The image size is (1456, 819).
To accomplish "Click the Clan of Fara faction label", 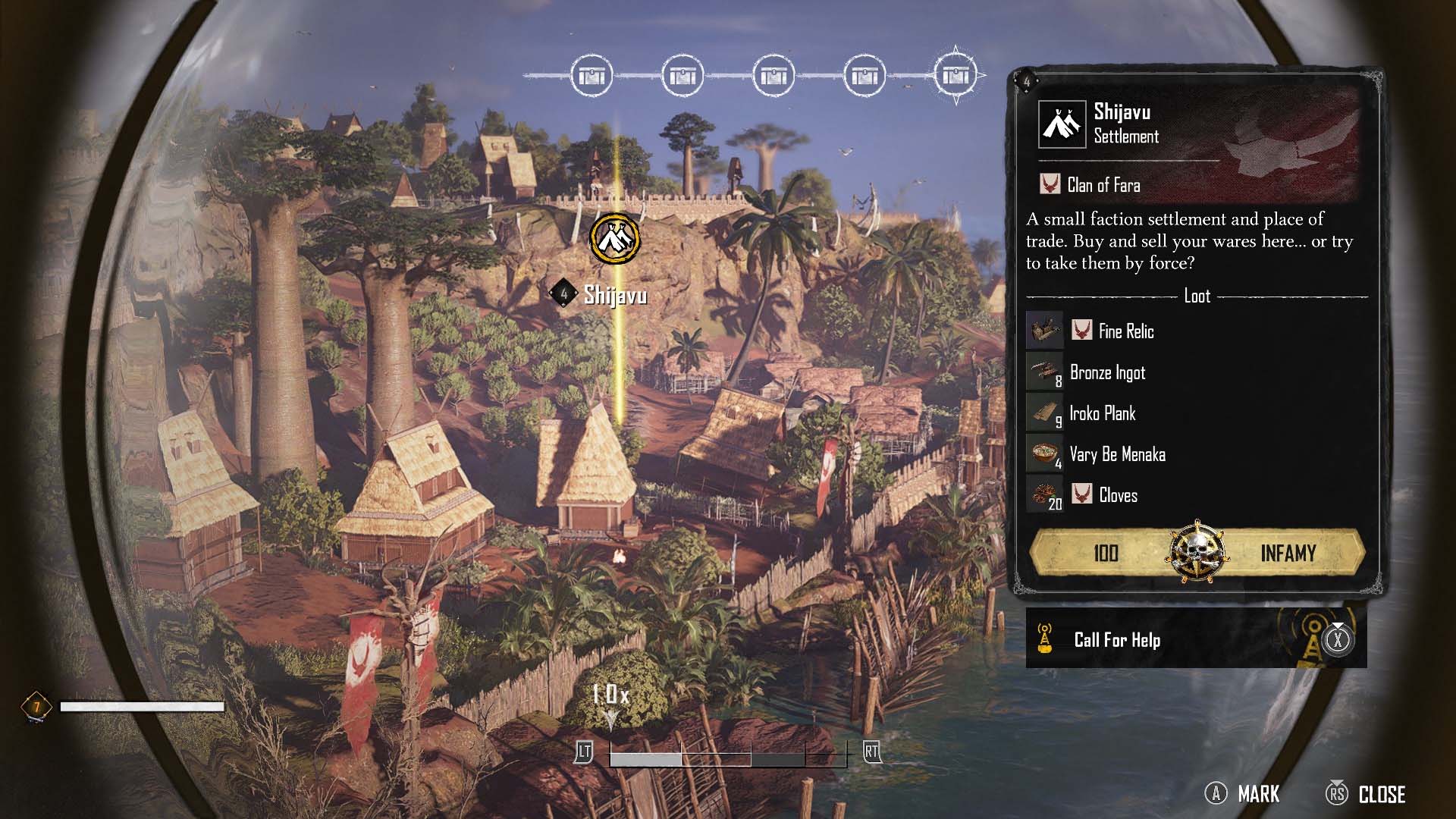I will pyautogui.click(x=1103, y=185).
